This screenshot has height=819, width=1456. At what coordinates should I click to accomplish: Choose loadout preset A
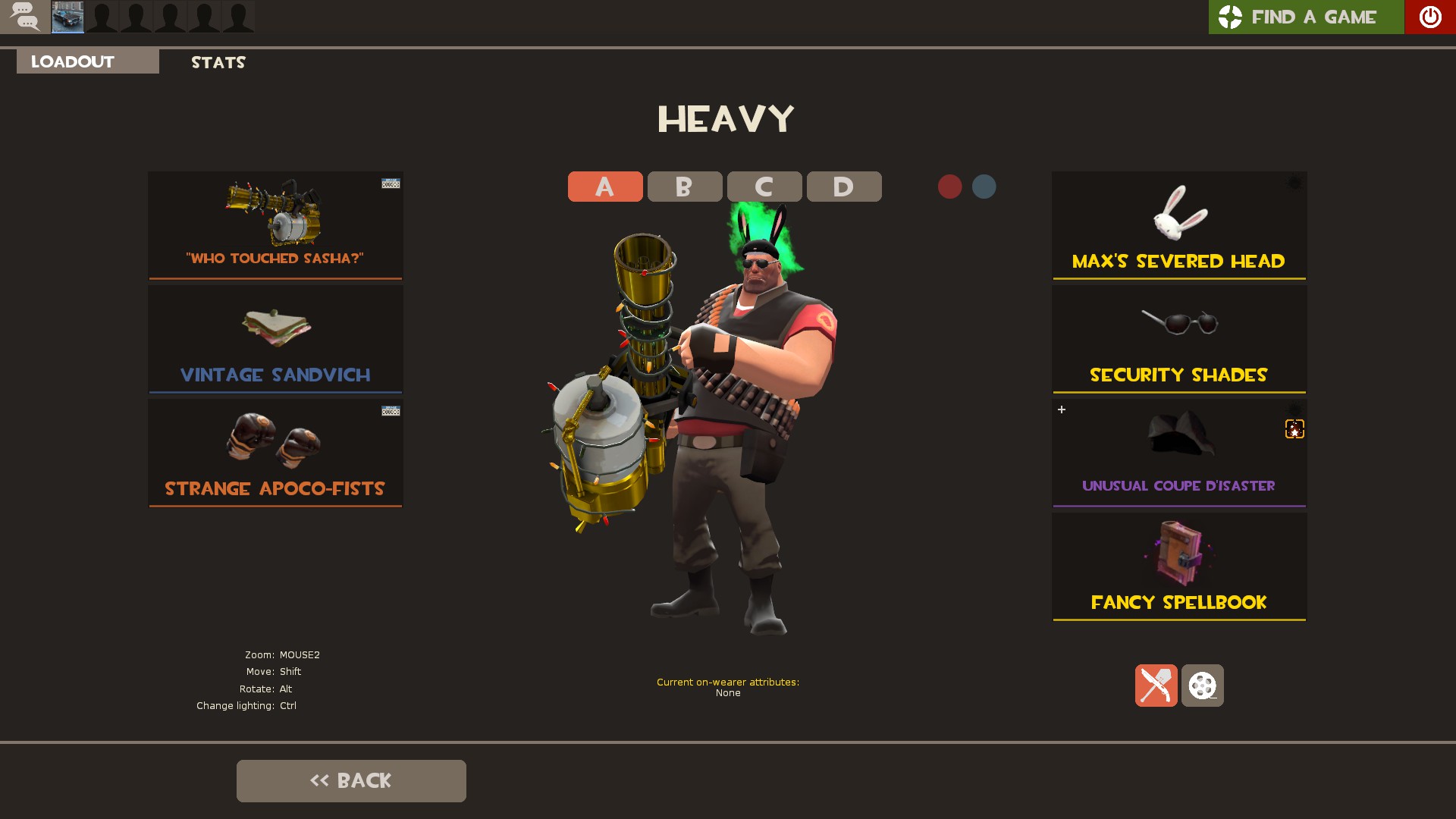tap(604, 187)
